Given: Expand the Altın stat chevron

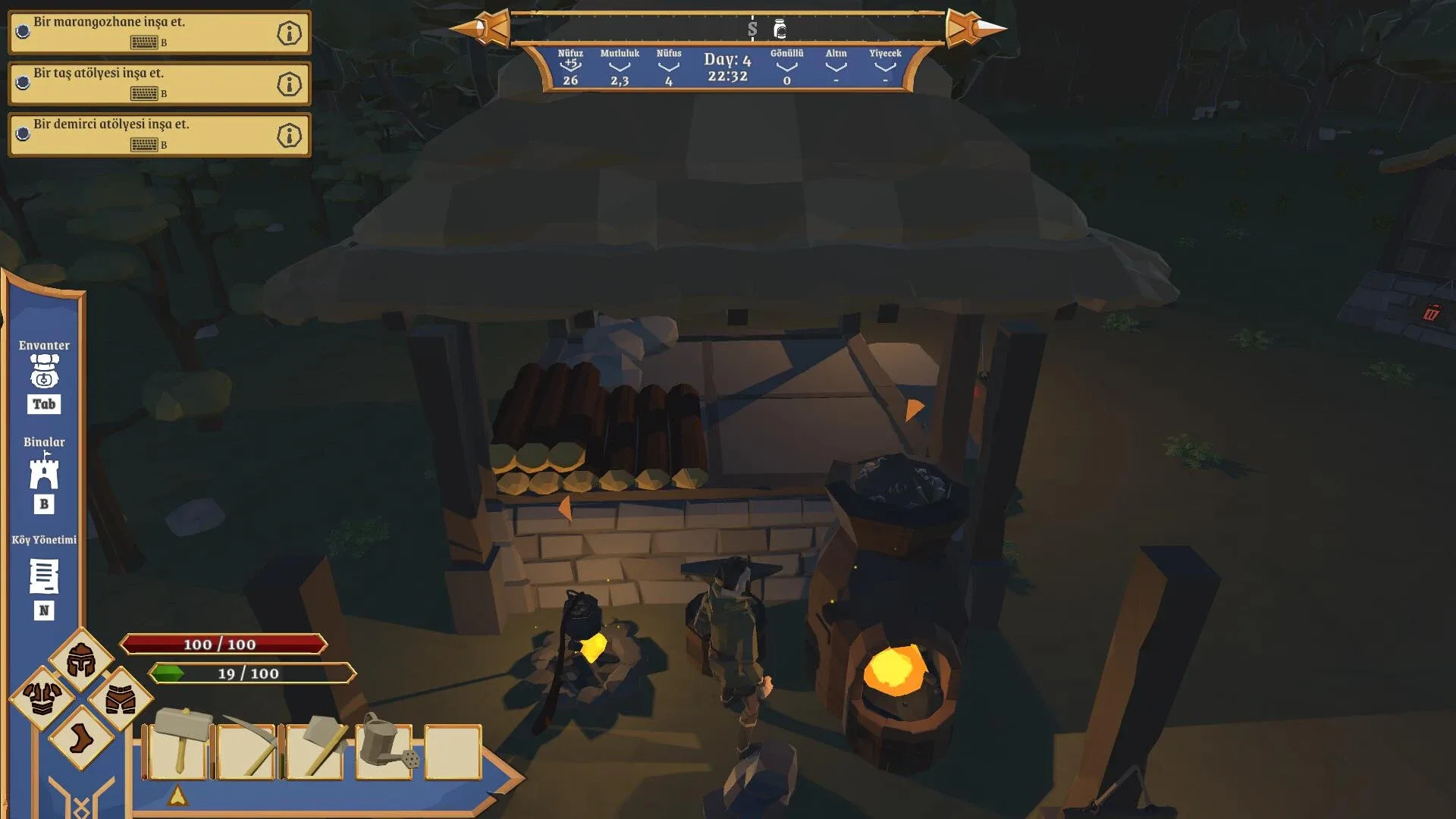Looking at the screenshot, I should [835, 67].
